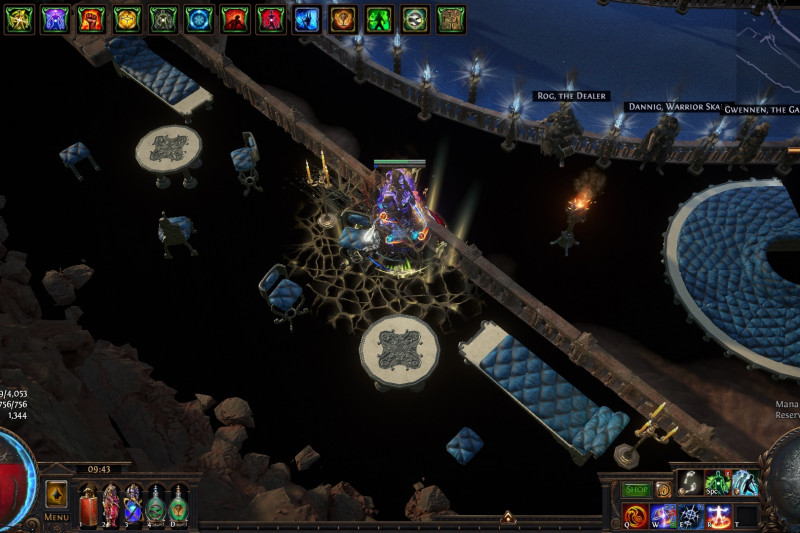Activate the blue-purple skill on W
The image size is (800, 533).
[663, 516]
